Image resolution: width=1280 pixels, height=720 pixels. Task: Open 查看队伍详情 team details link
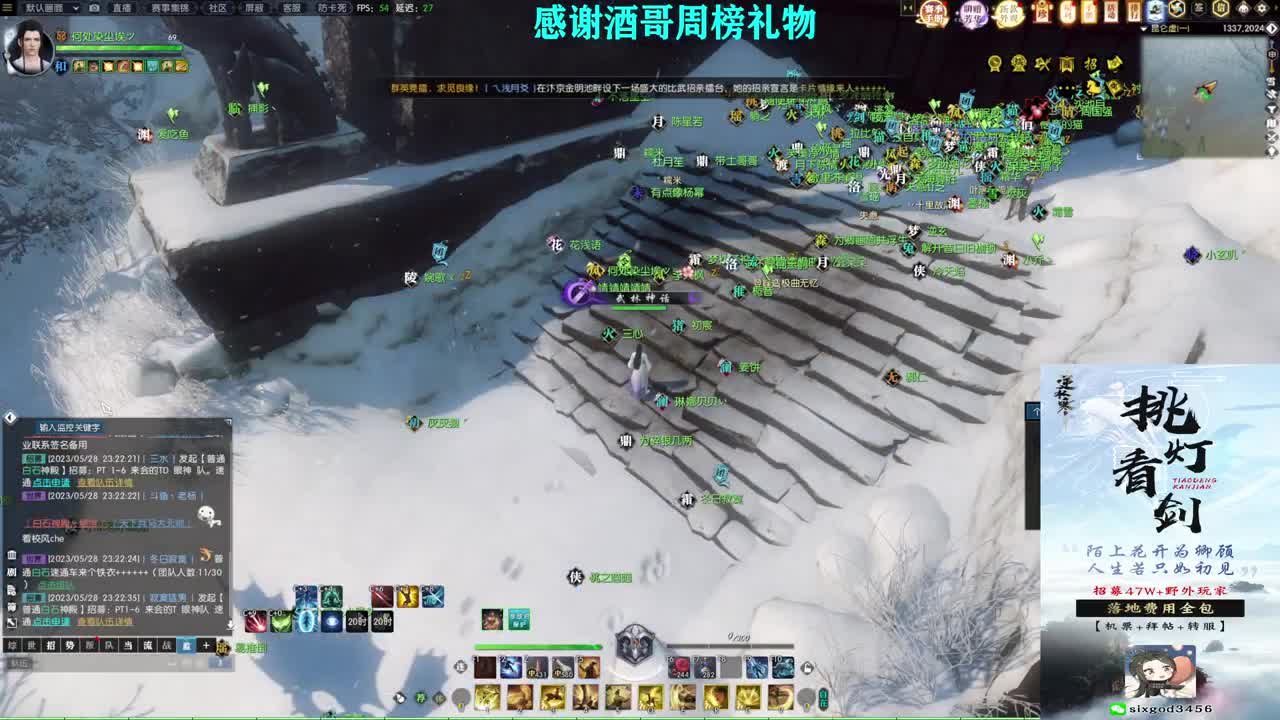104,484
